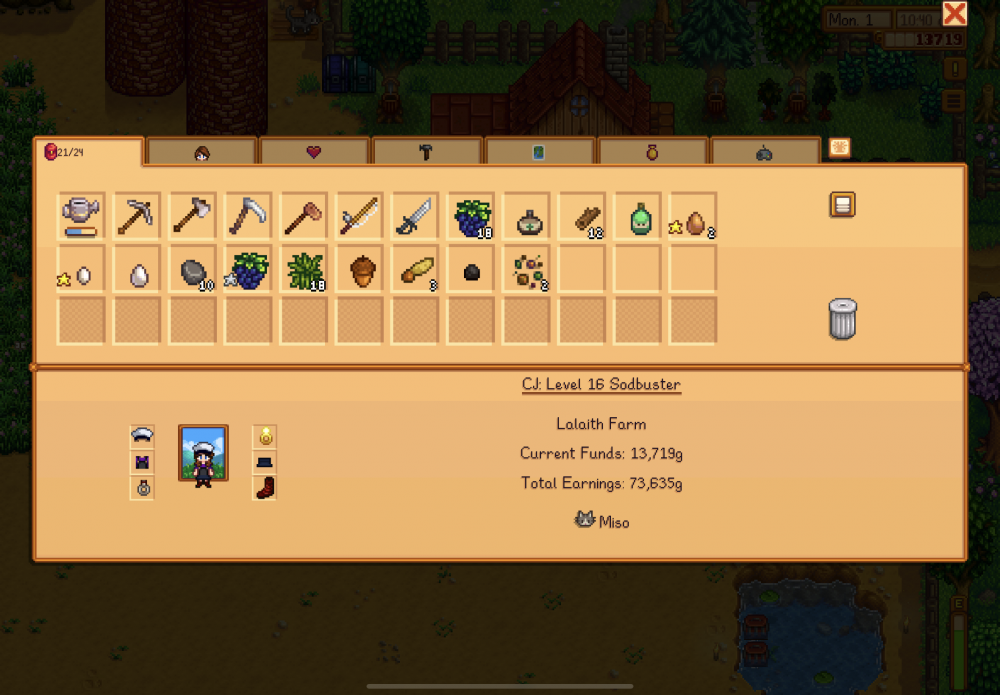1000x695 pixels.
Task: Open the heart social tab
Action: 314,152
